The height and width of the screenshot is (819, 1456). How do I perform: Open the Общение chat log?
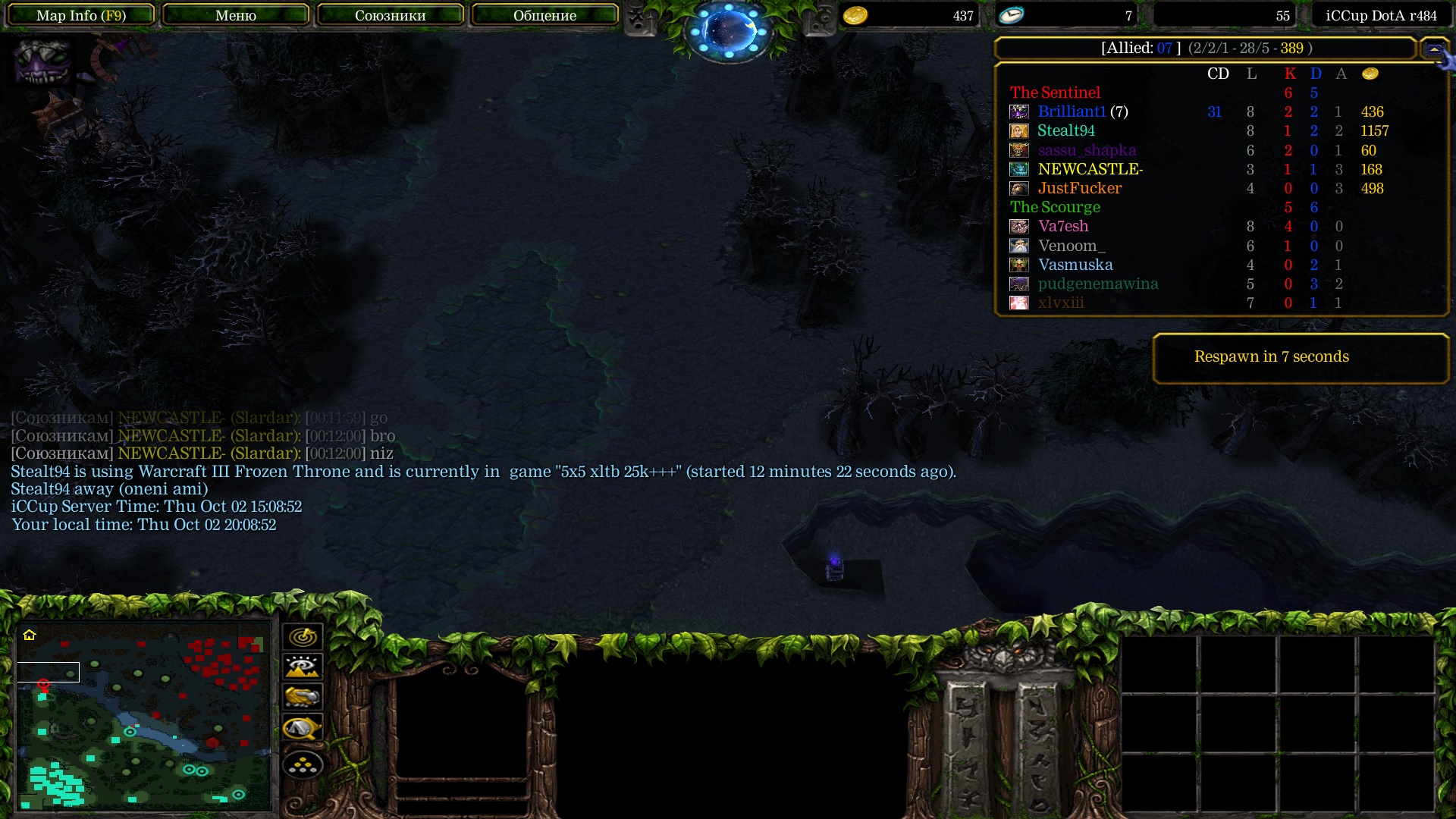[x=544, y=15]
